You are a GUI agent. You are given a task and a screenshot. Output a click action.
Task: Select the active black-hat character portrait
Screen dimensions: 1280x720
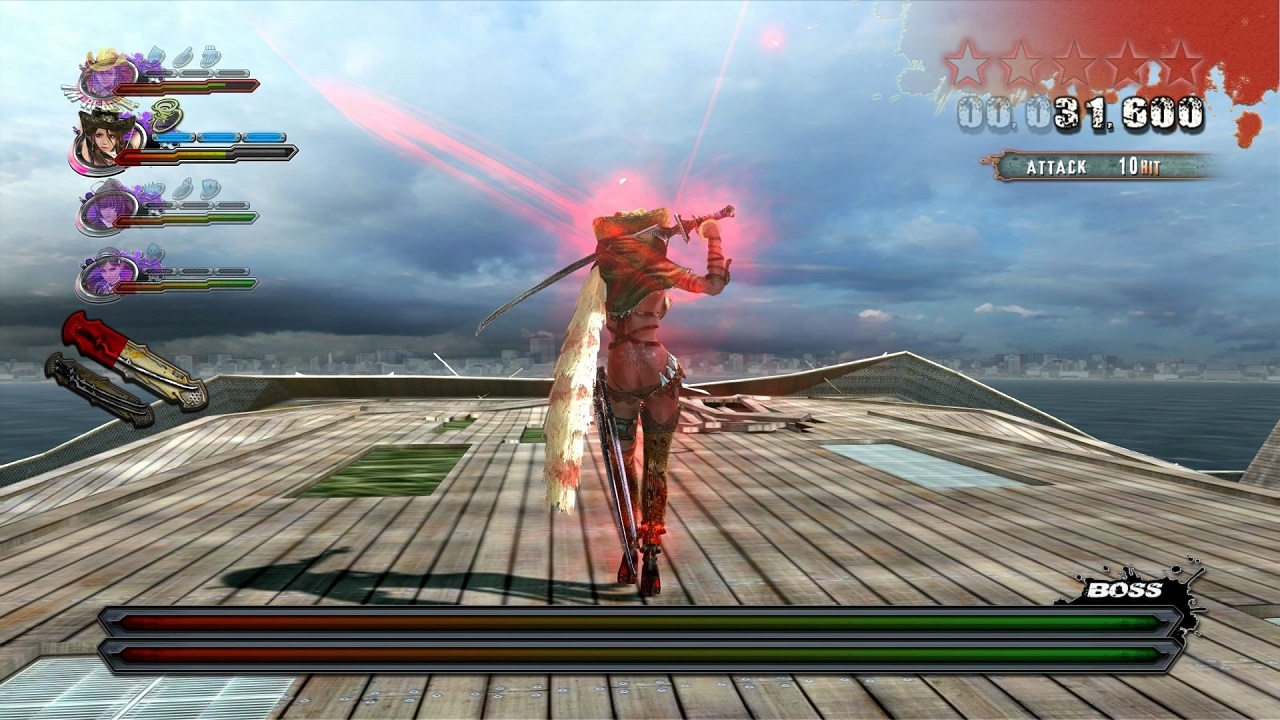tap(105, 142)
